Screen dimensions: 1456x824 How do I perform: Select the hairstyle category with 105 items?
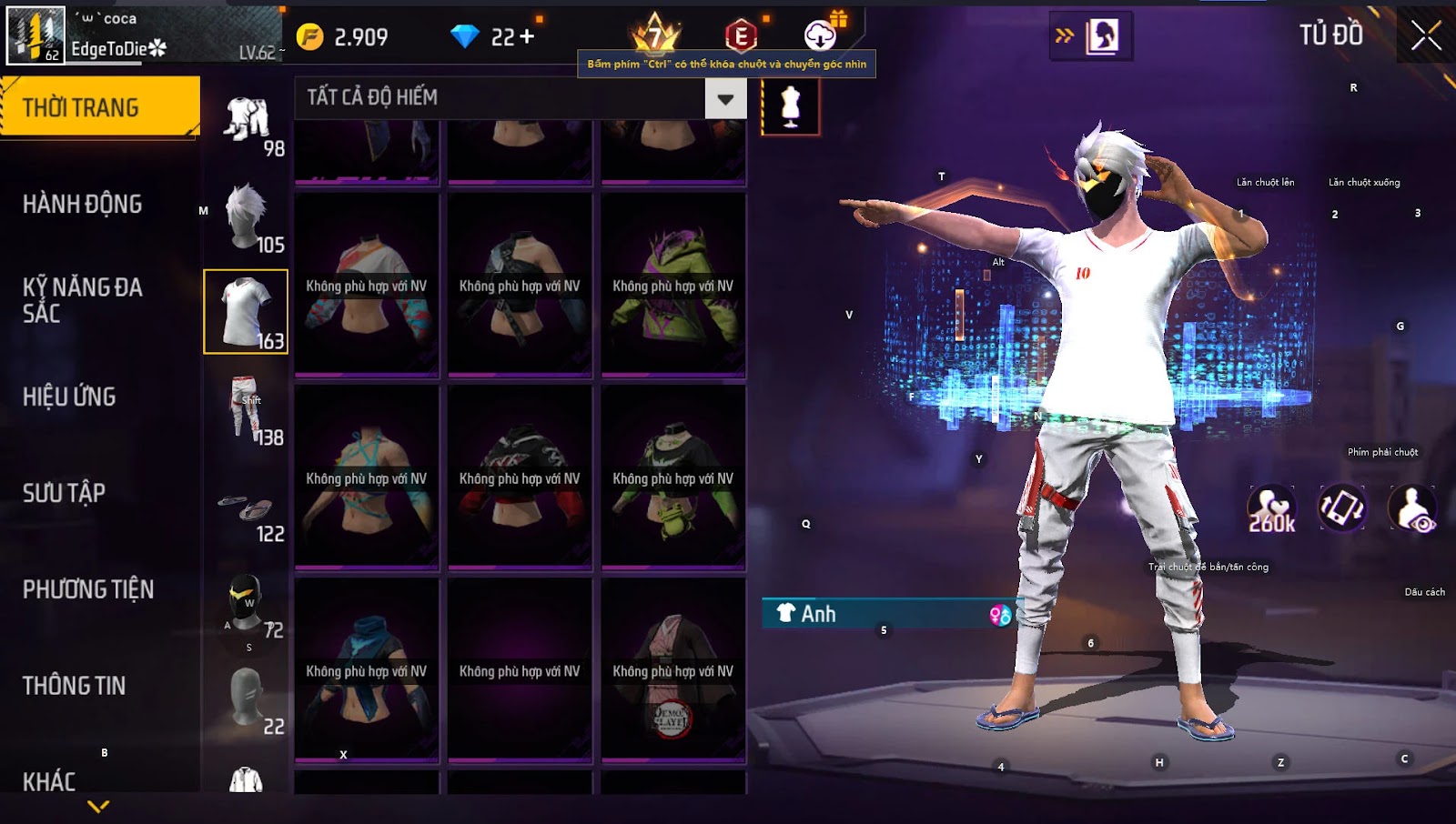point(246,216)
